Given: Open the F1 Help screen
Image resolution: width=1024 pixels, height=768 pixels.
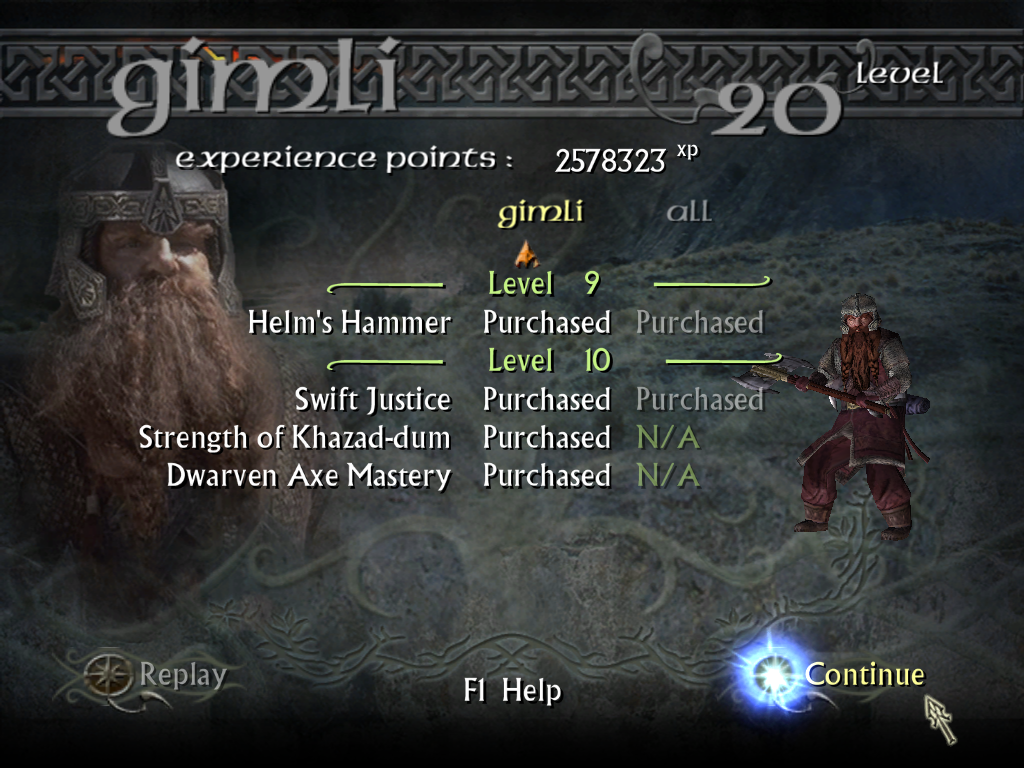Looking at the screenshot, I should (512, 691).
